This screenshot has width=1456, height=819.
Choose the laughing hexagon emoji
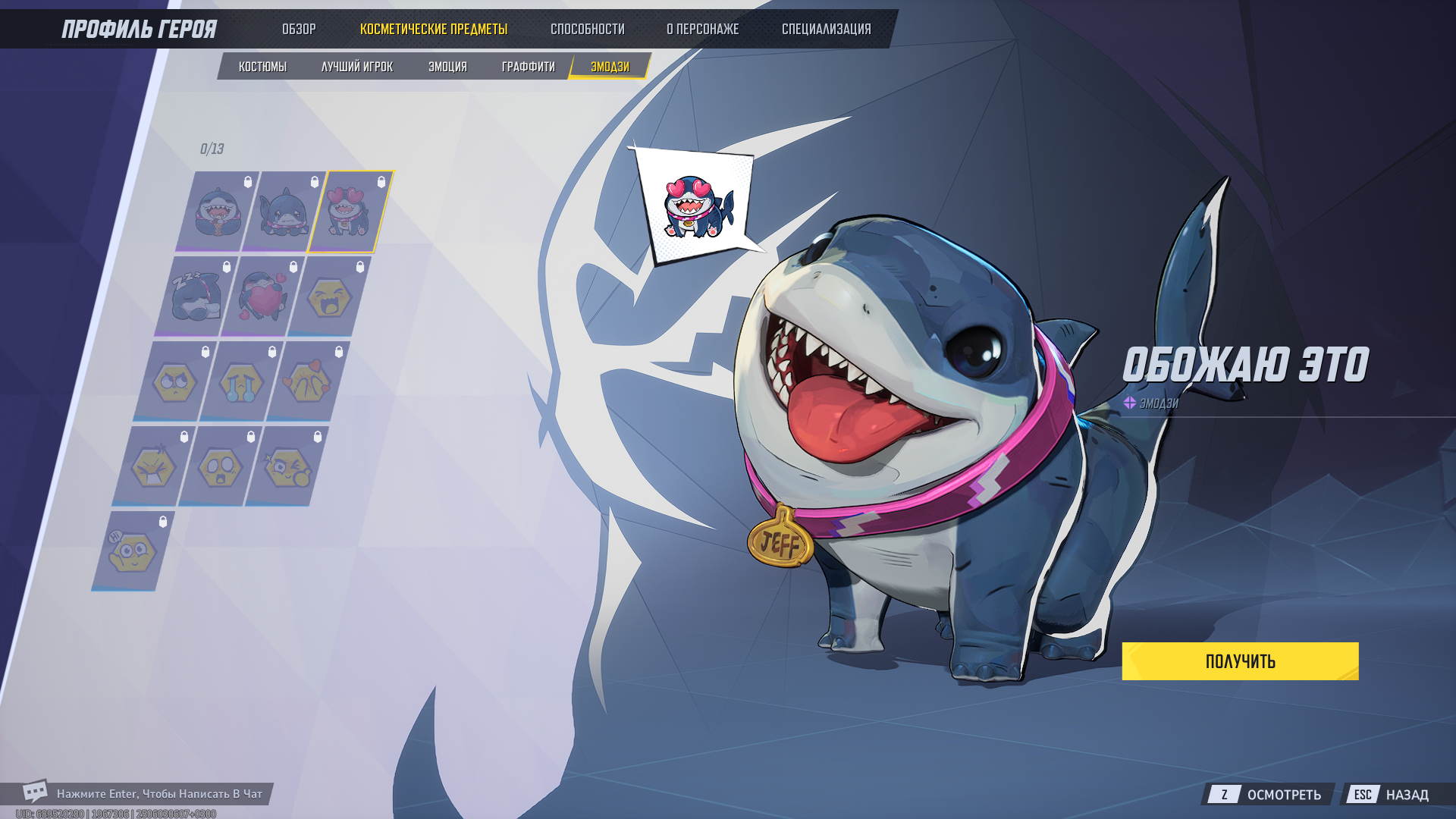pos(328,297)
